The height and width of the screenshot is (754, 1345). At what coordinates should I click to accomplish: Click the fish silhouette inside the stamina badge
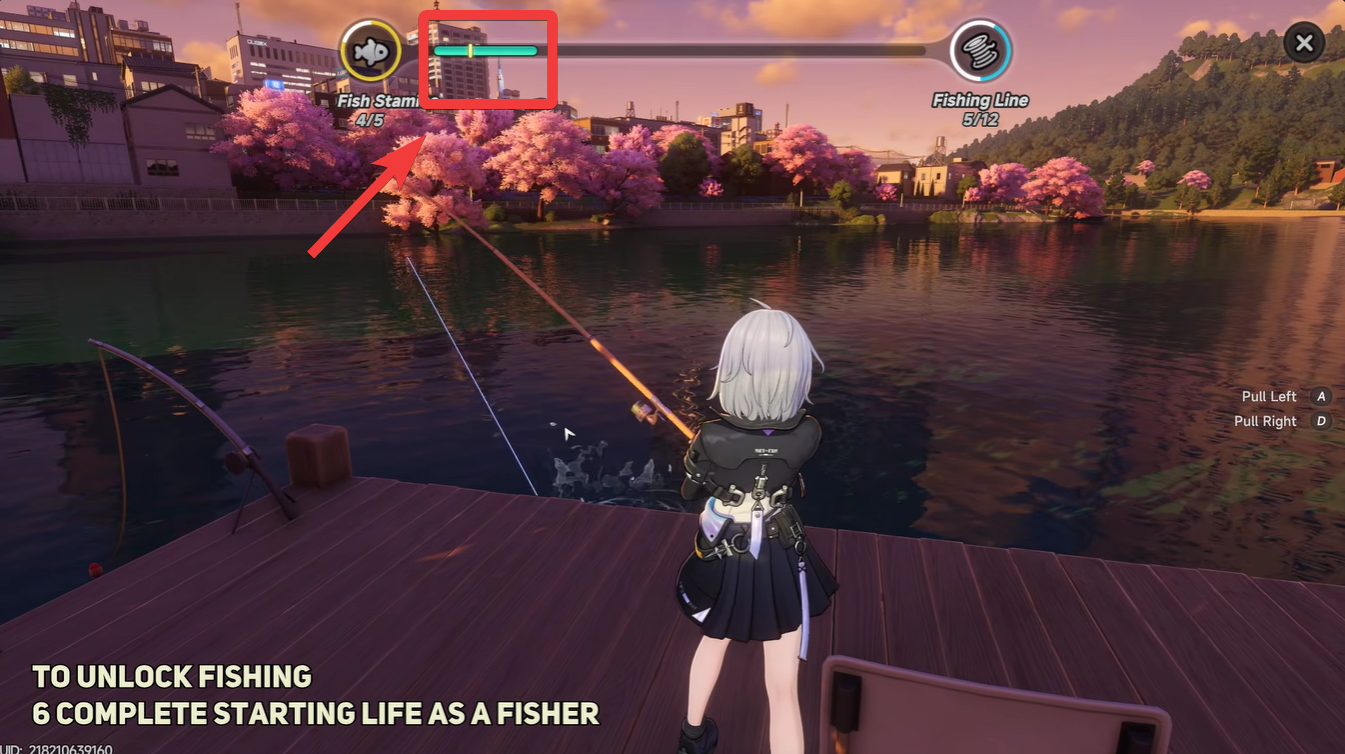371,49
